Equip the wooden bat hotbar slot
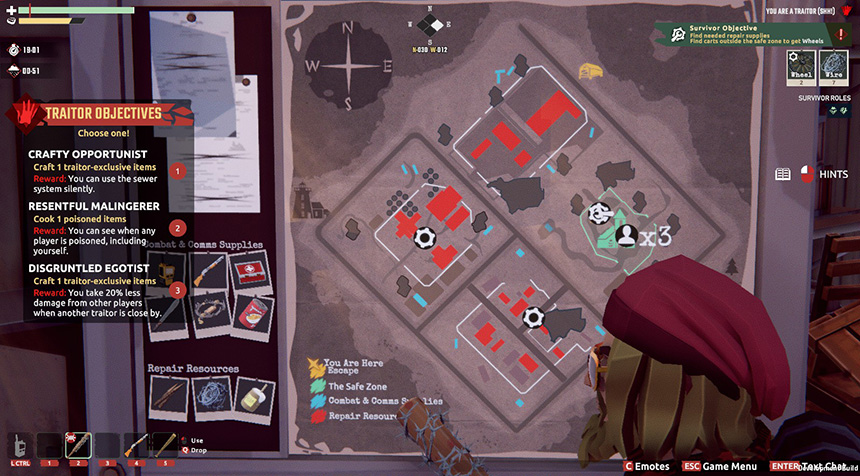 coord(162,445)
